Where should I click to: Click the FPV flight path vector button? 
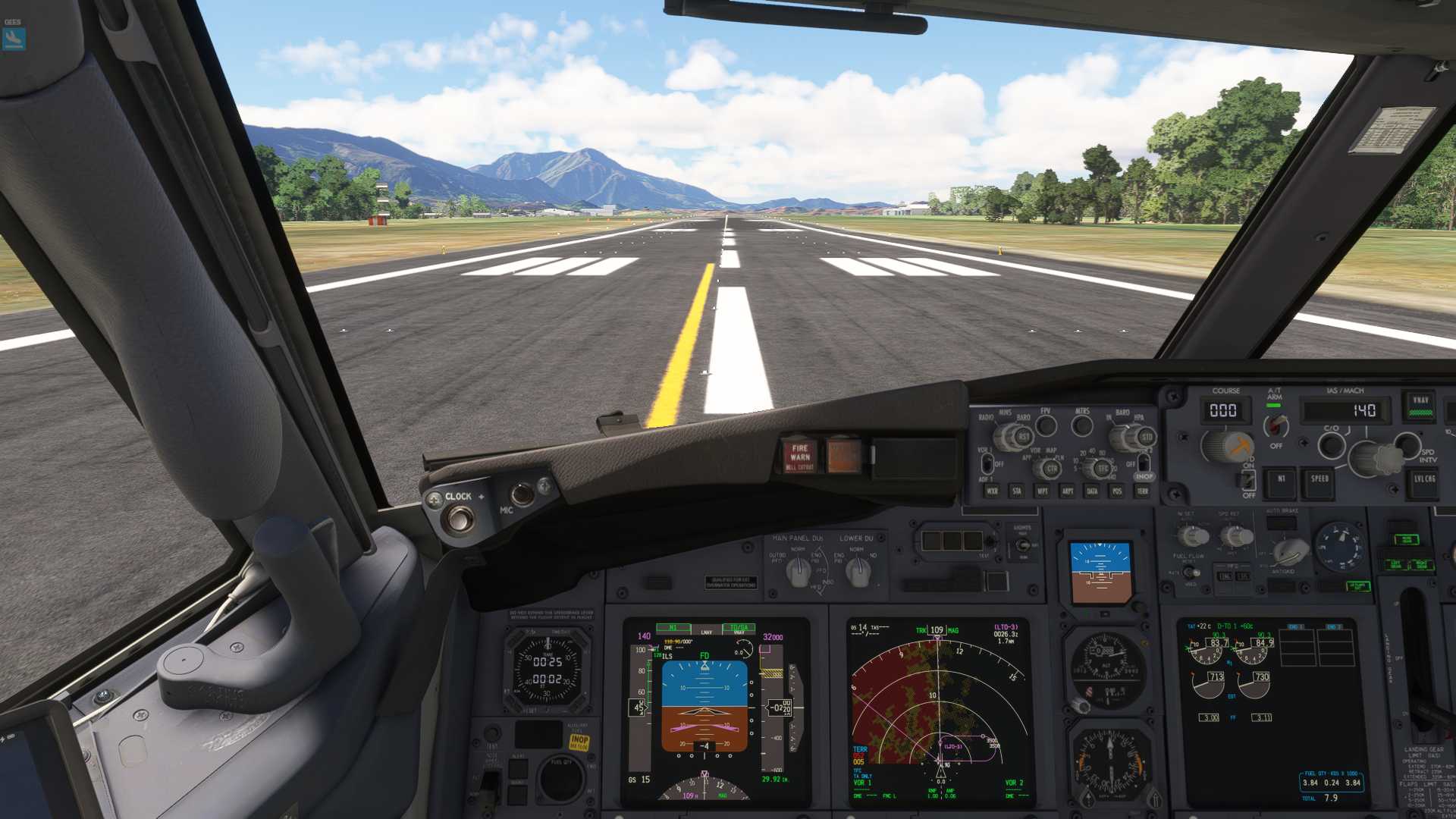[1046, 426]
